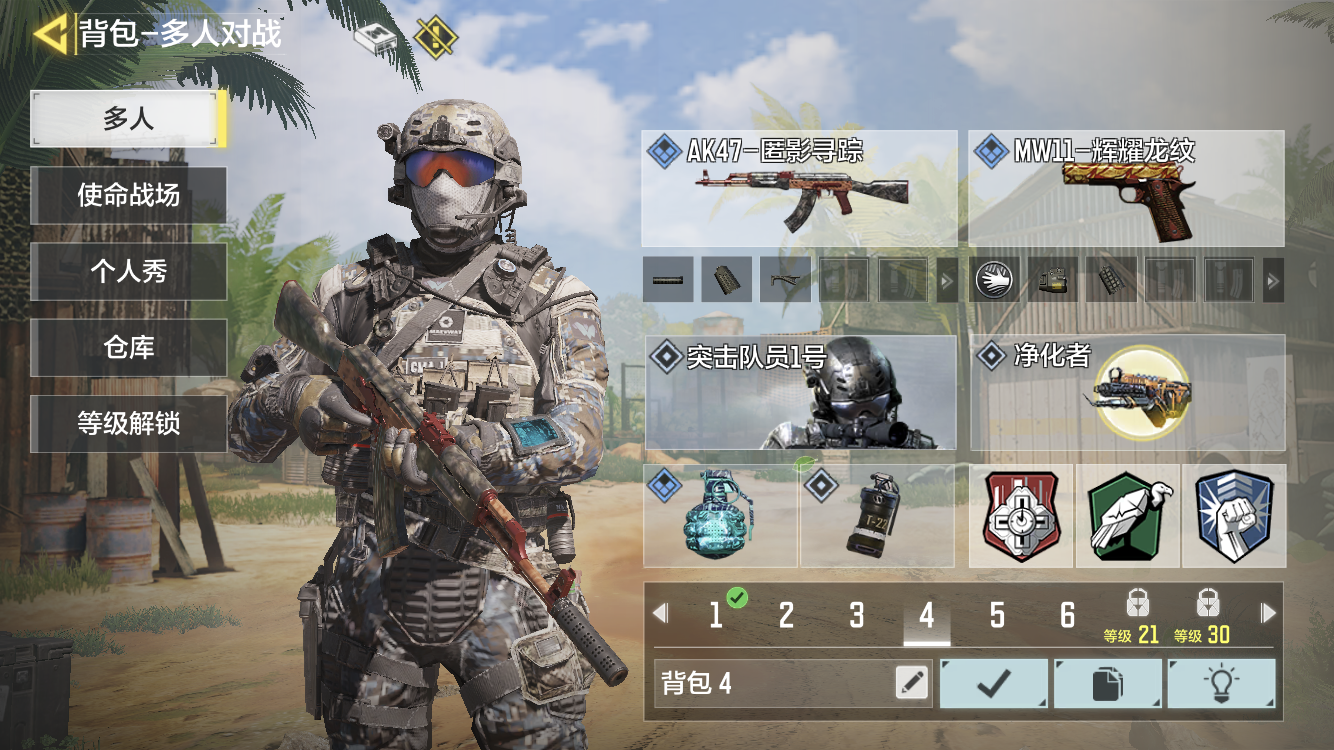Viewport: 1334px width, 750px height.
Task: Rename loadout with the pencil icon
Action: 911,683
